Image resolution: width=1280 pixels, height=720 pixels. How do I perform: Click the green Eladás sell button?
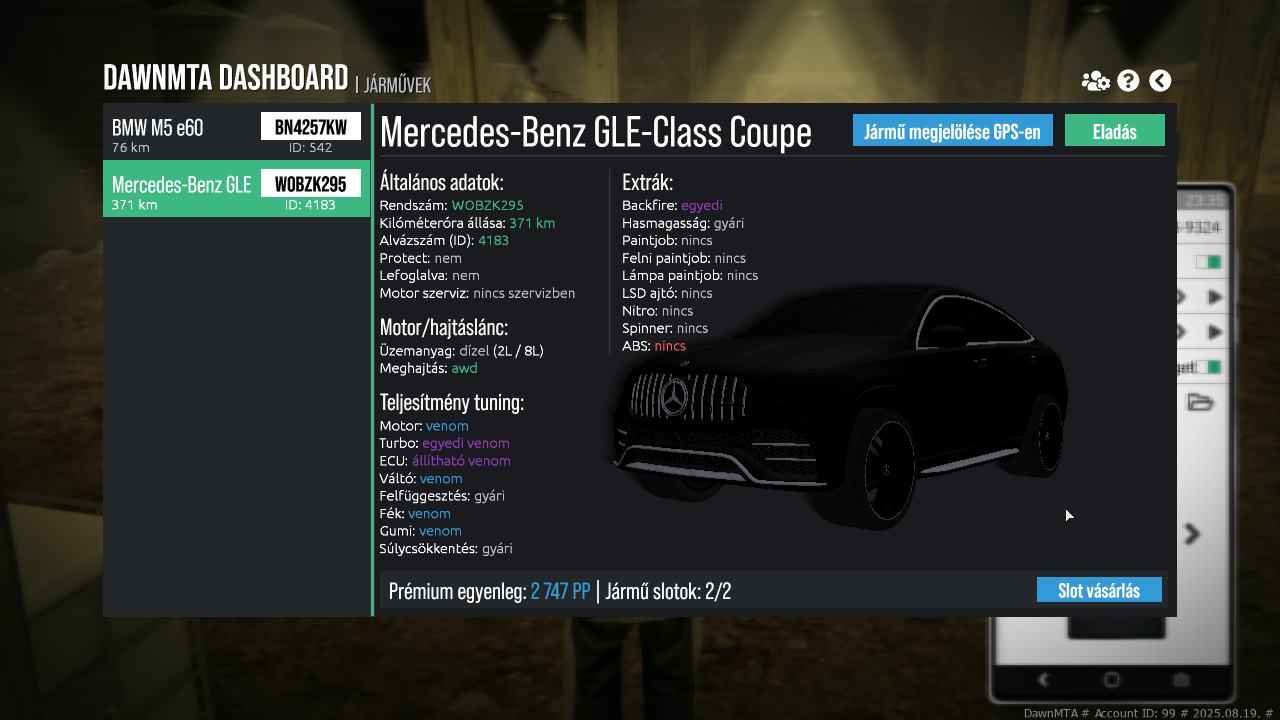(1114, 131)
